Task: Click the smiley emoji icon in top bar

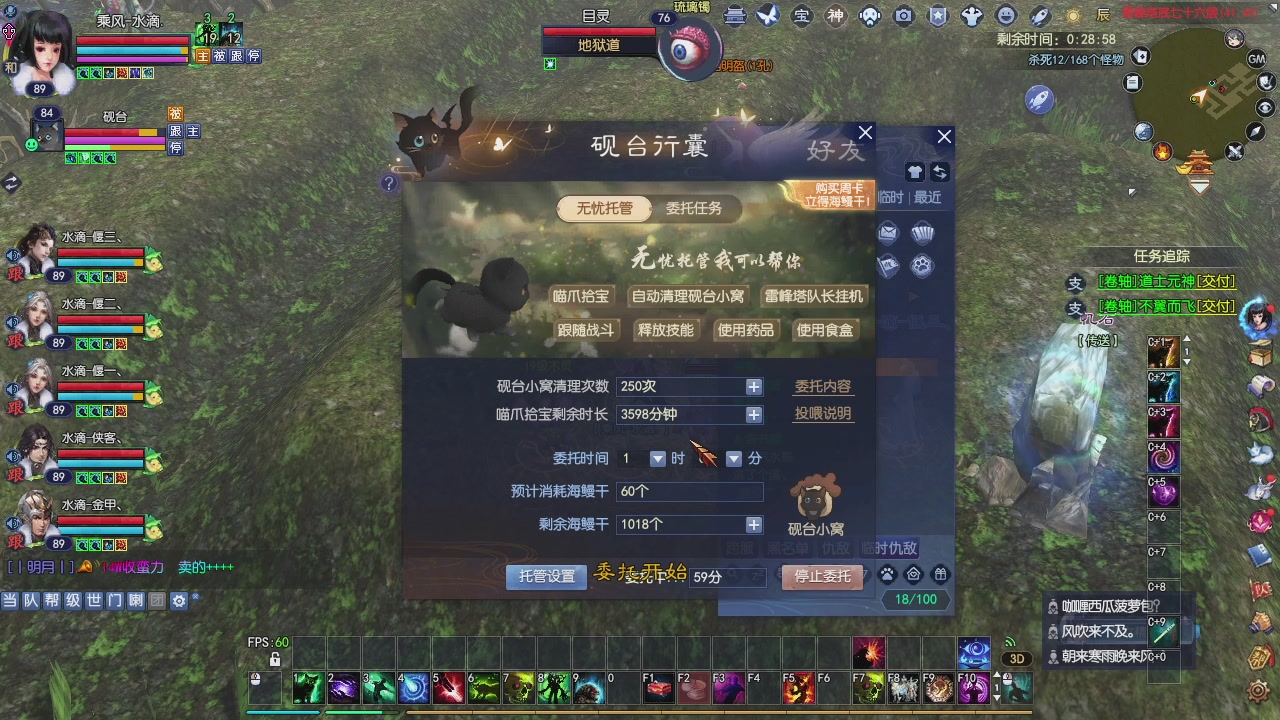Action: 1004,16
